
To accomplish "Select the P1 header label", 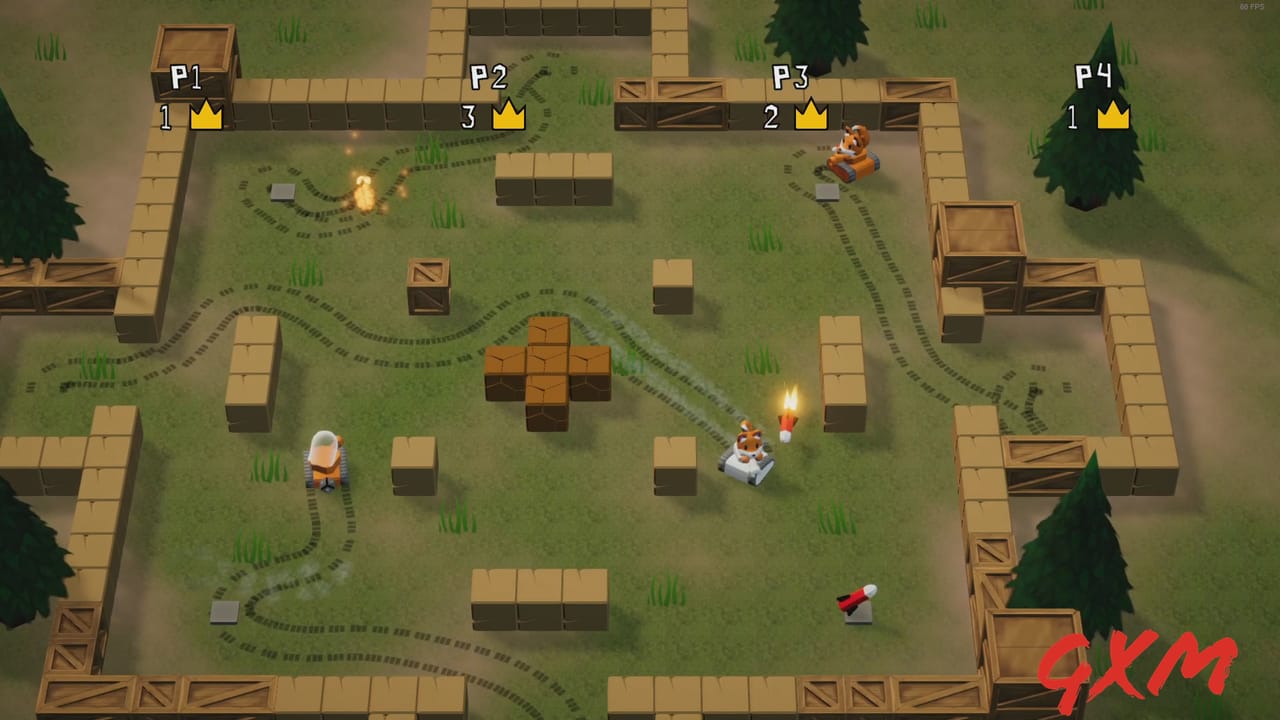I will tap(184, 75).
